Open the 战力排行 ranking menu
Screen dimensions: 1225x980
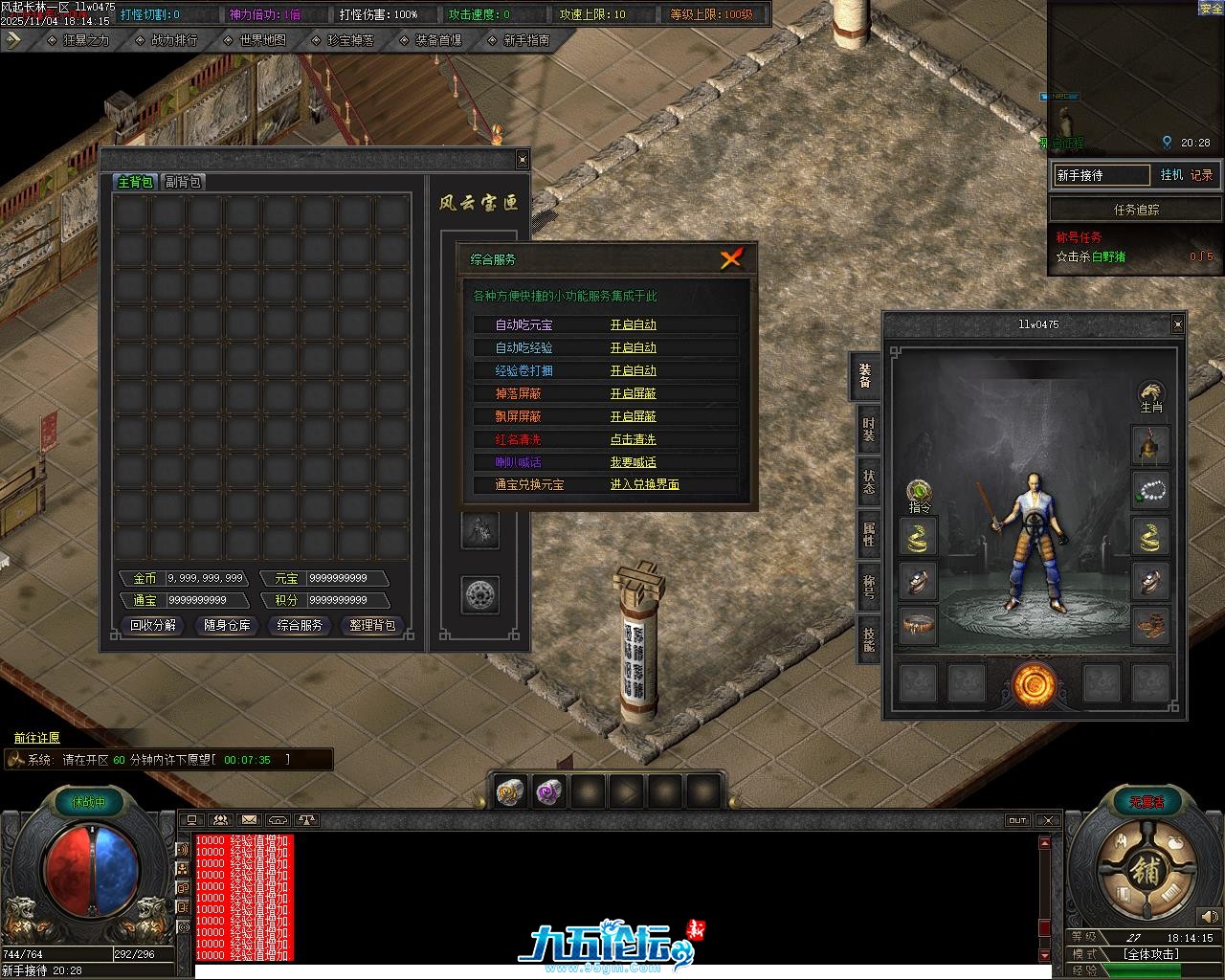[173, 40]
